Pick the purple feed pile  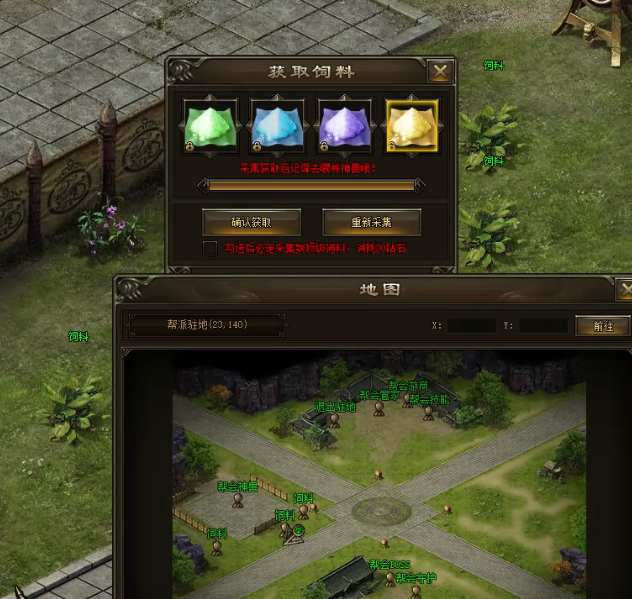tap(345, 126)
